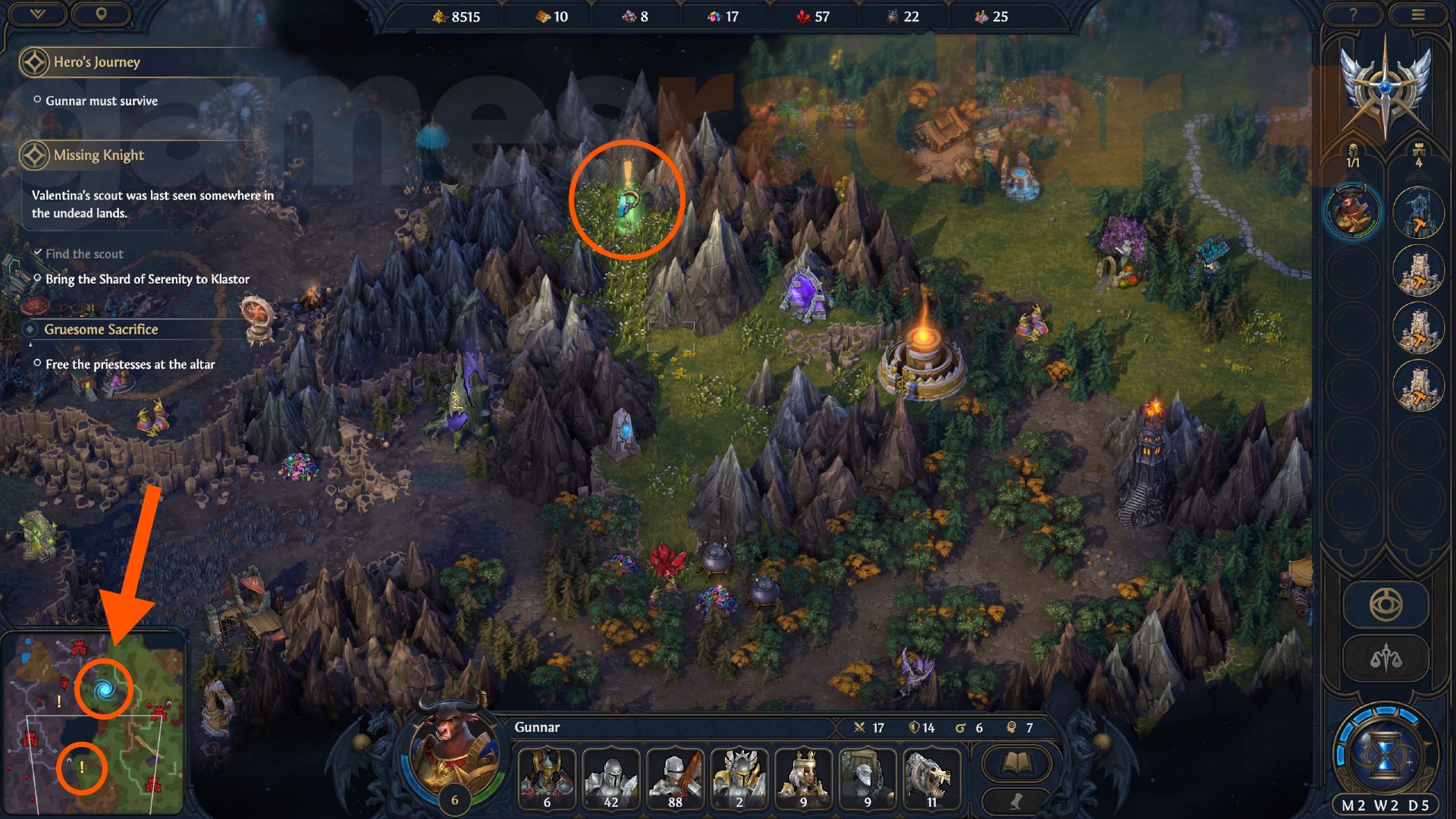
Task: Click the scales of balance icon
Action: [x=1385, y=657]
